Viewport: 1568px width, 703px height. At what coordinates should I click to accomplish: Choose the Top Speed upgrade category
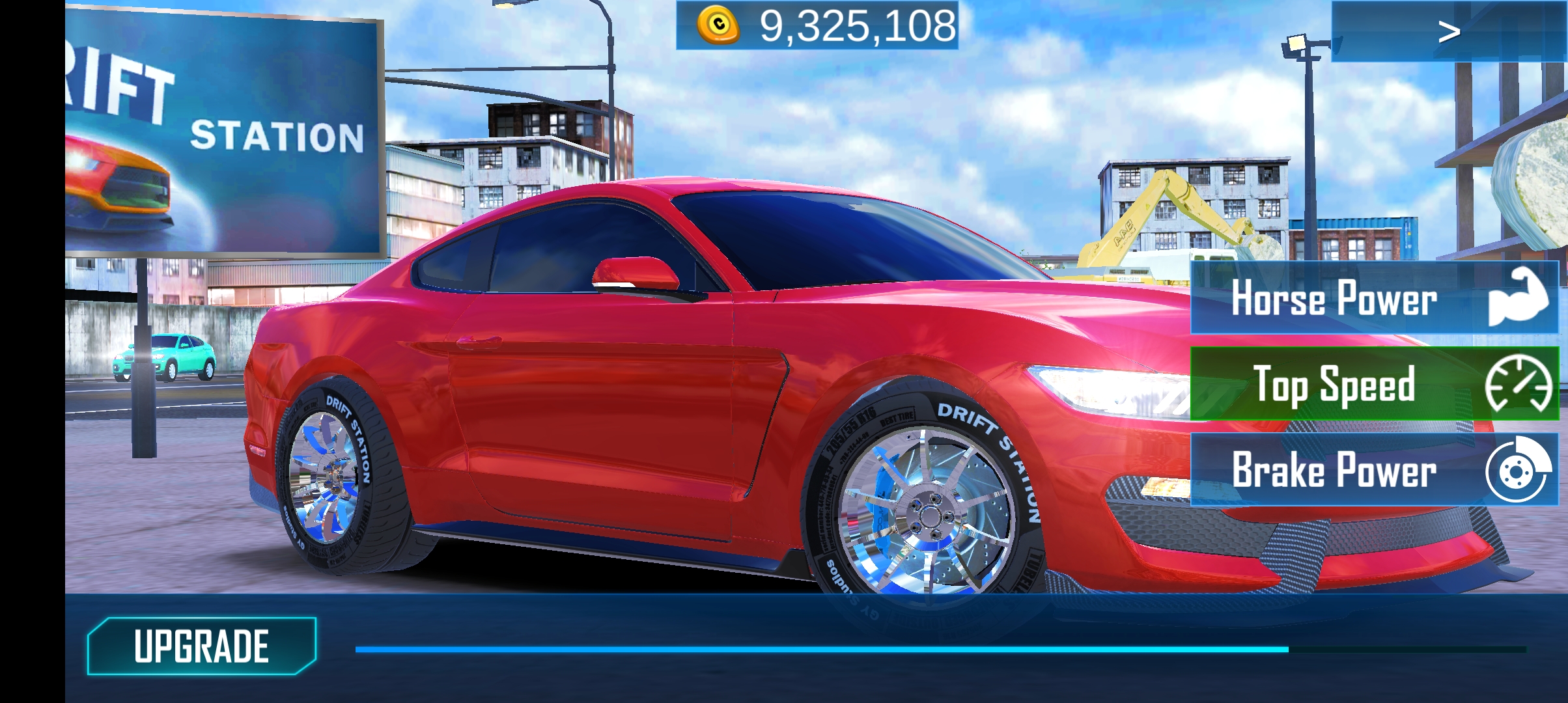[x=1374, y=384]
